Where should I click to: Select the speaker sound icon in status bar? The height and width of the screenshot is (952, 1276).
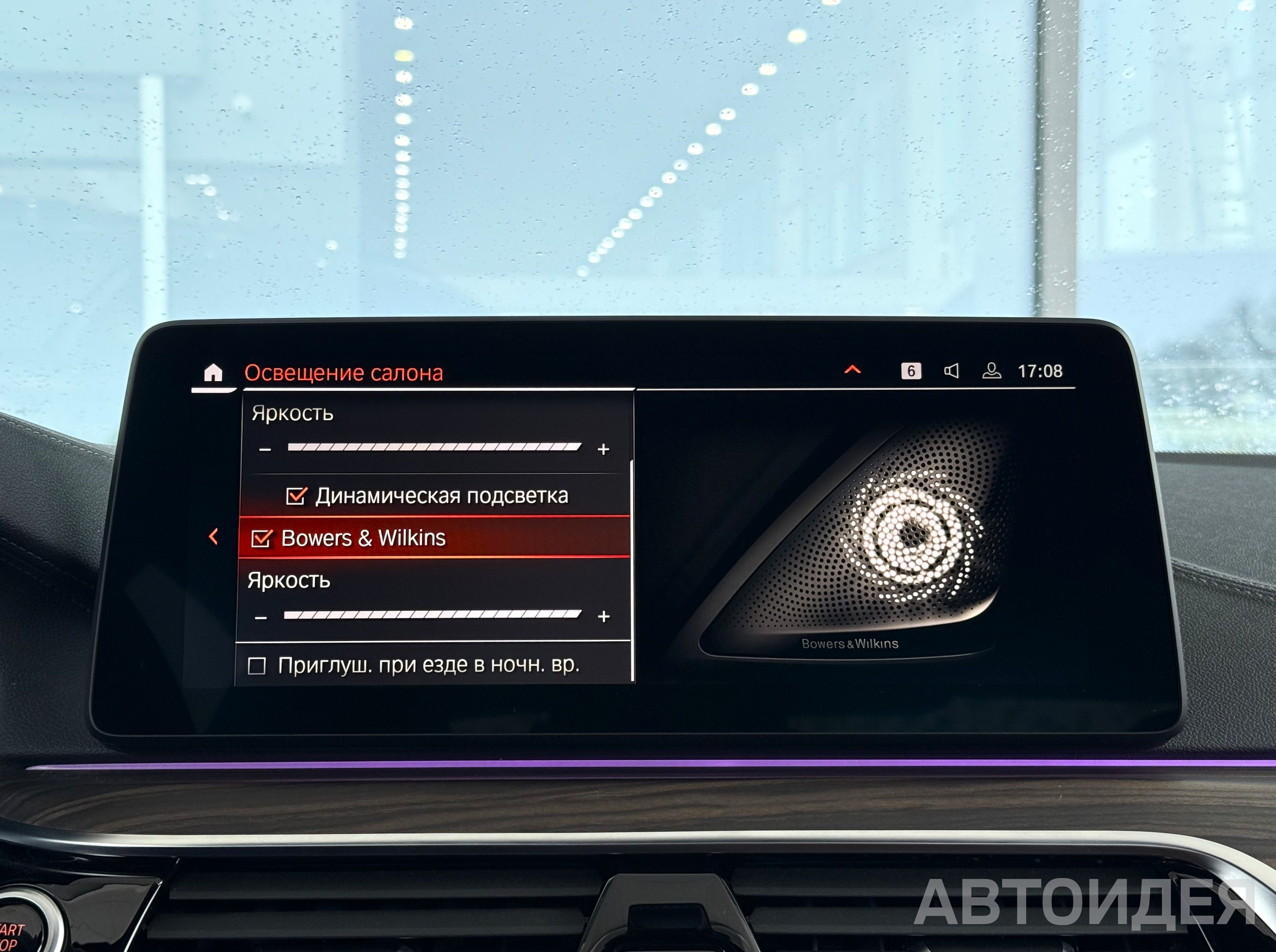coord(952,371)
